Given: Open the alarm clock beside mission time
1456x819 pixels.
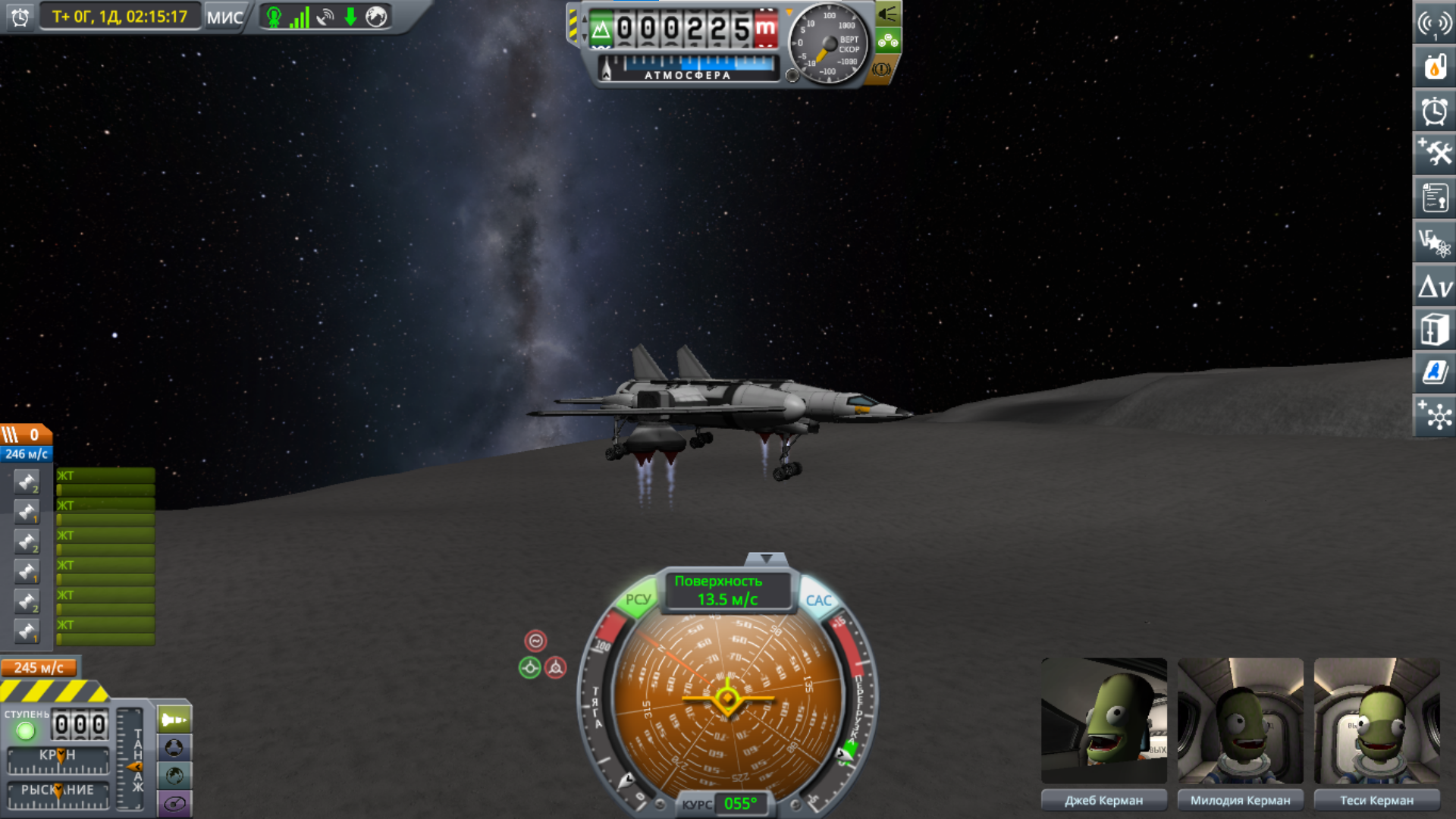Looking at the screenshot, I should [20, 17].
